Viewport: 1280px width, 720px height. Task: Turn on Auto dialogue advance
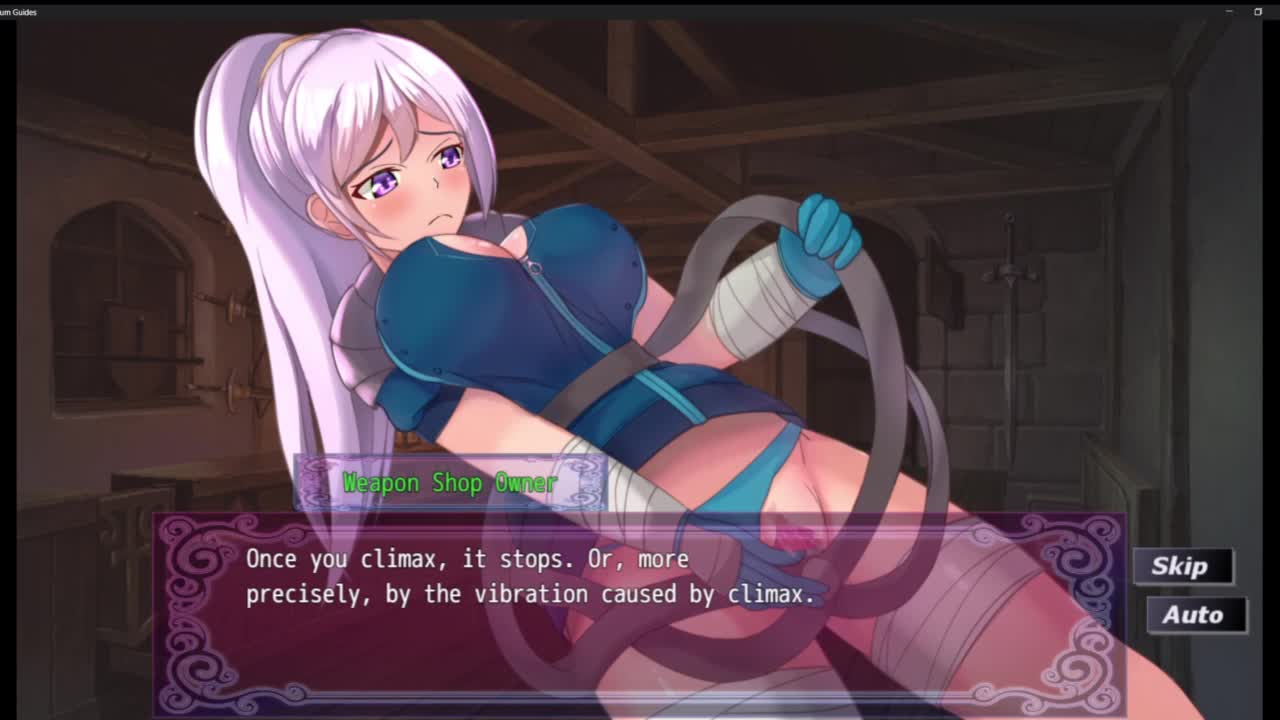(1195, 615)
